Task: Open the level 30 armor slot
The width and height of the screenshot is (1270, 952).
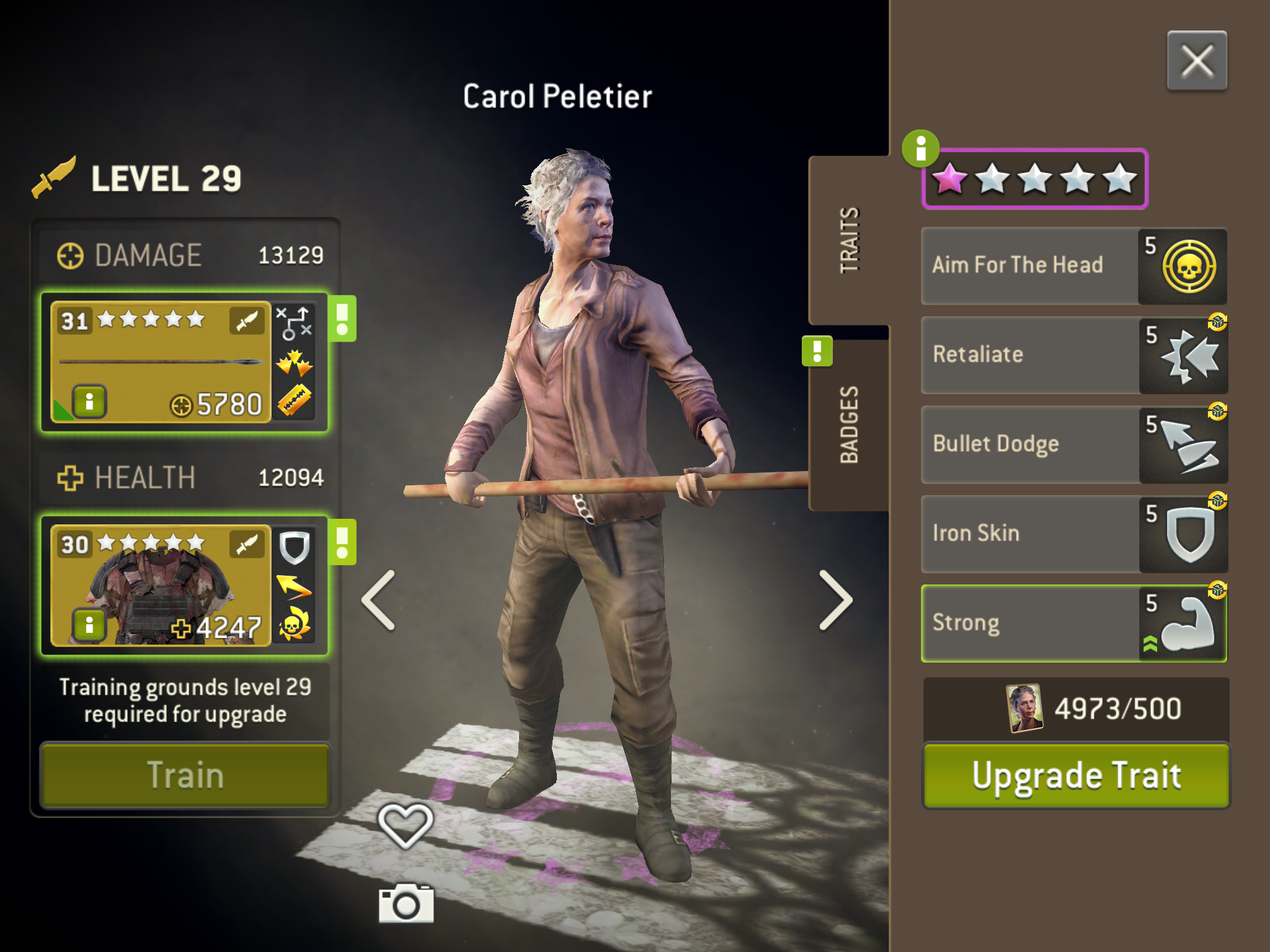Action: [161, 586]
